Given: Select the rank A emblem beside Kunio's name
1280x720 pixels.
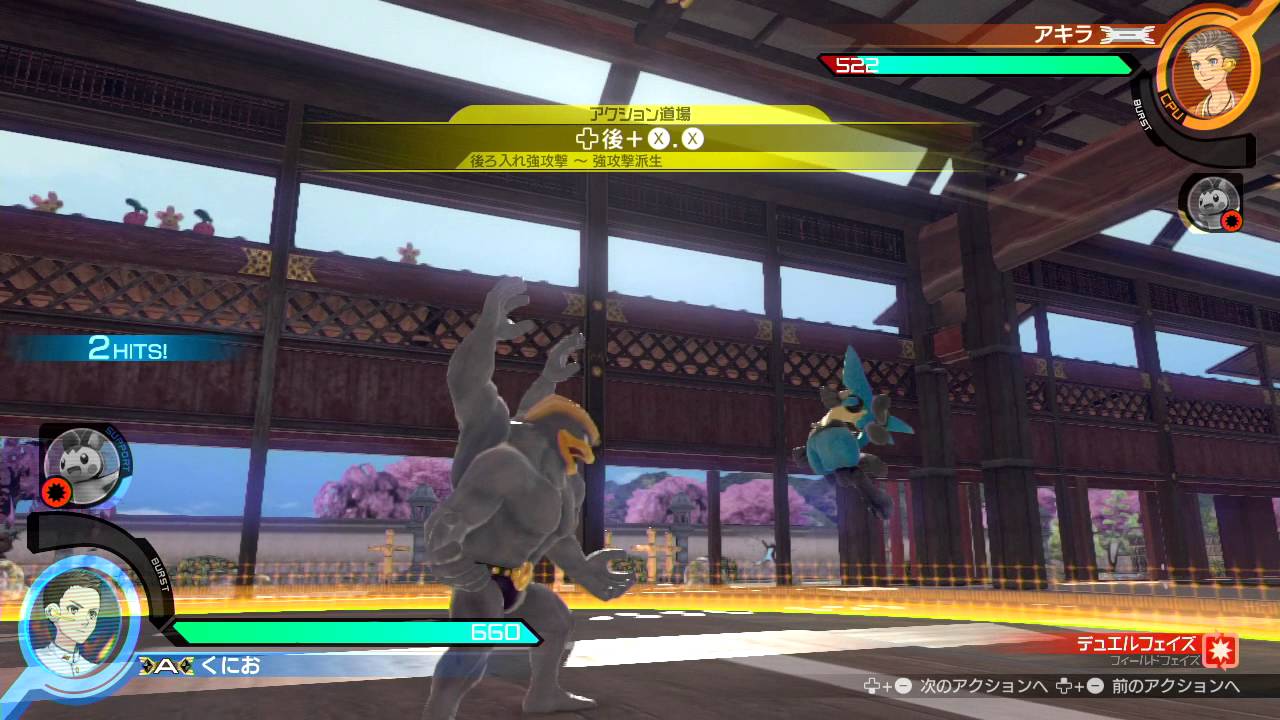Looking at the screenshot, I should click(165, 665).
